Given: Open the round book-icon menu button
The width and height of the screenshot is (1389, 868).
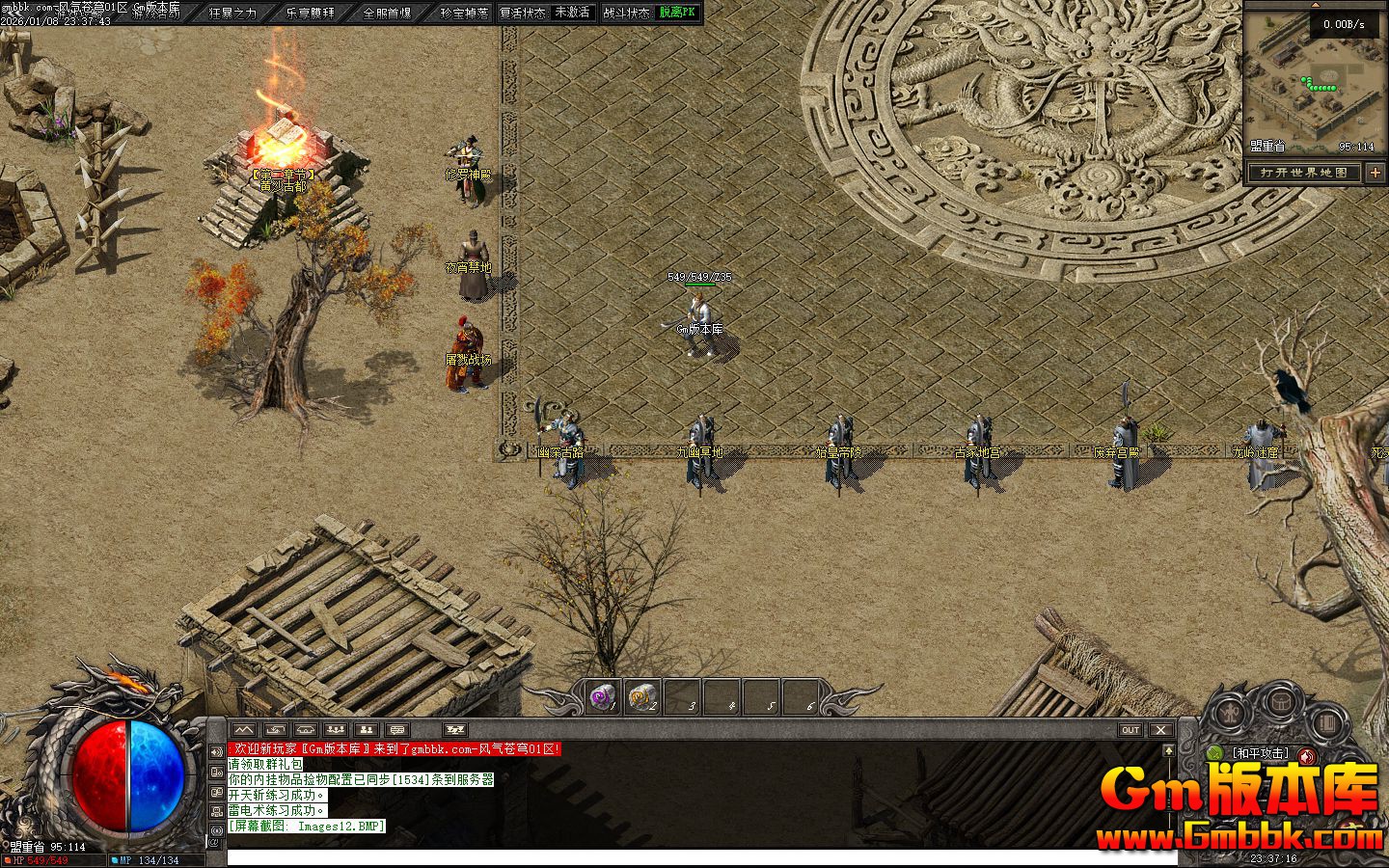Looking at the screenshot, I should tap(1326, 721).
